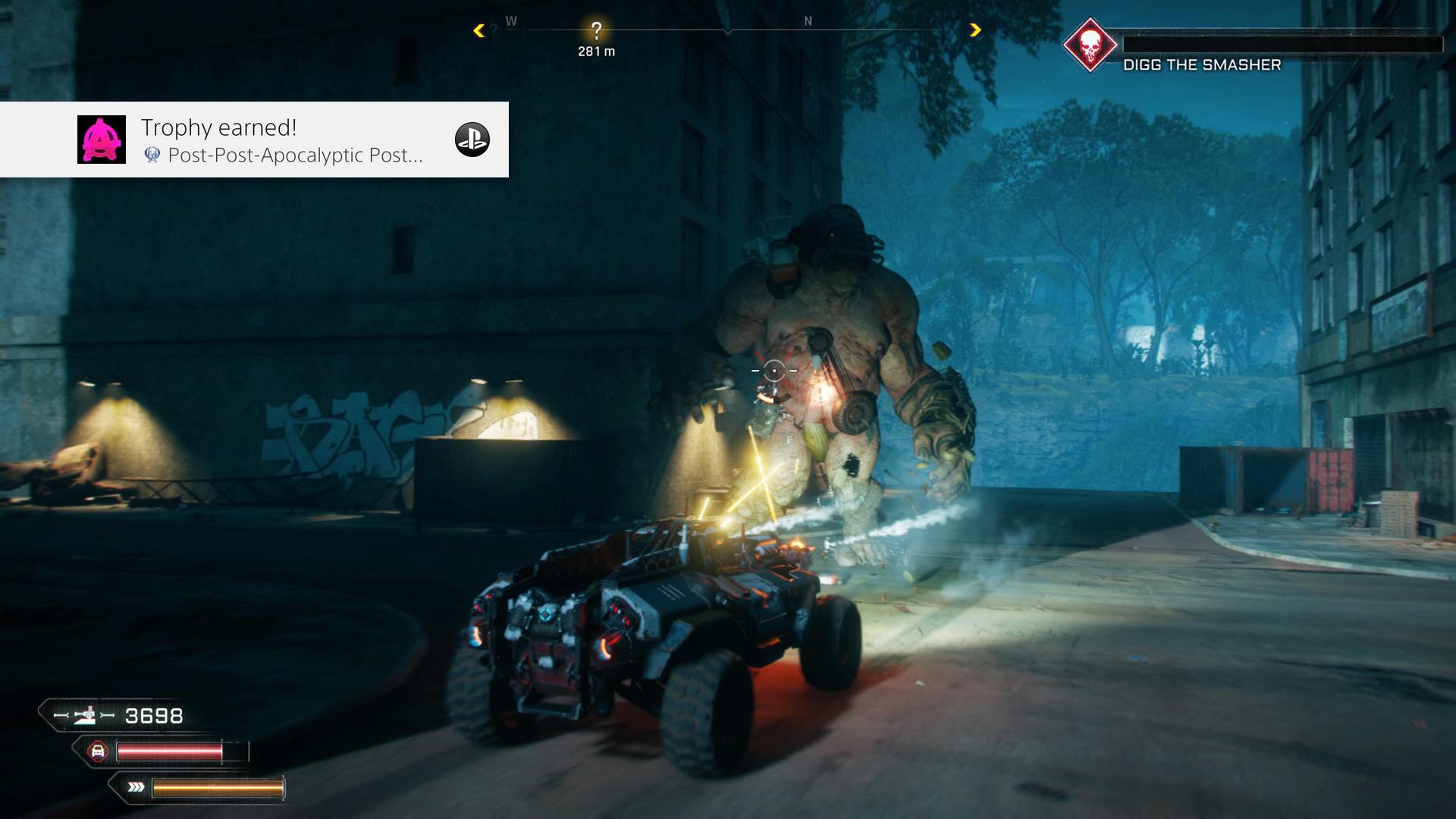Click the vehicle boost chevron icon
Screen dimensions: 1456x819
pyautogui.click(x=136, y=787)
